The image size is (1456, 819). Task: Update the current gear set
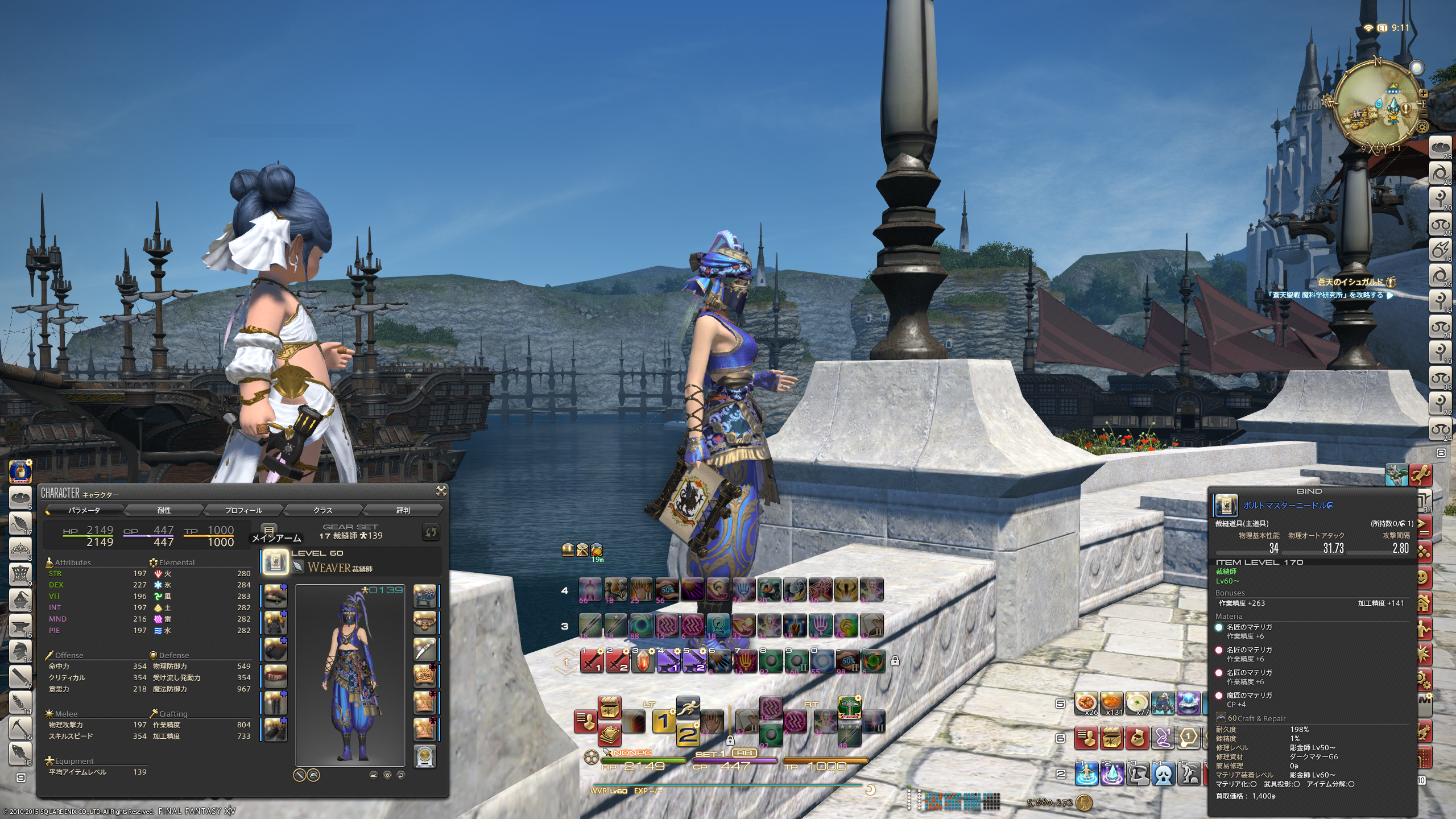pyautogui.click(x=431, y=532)
